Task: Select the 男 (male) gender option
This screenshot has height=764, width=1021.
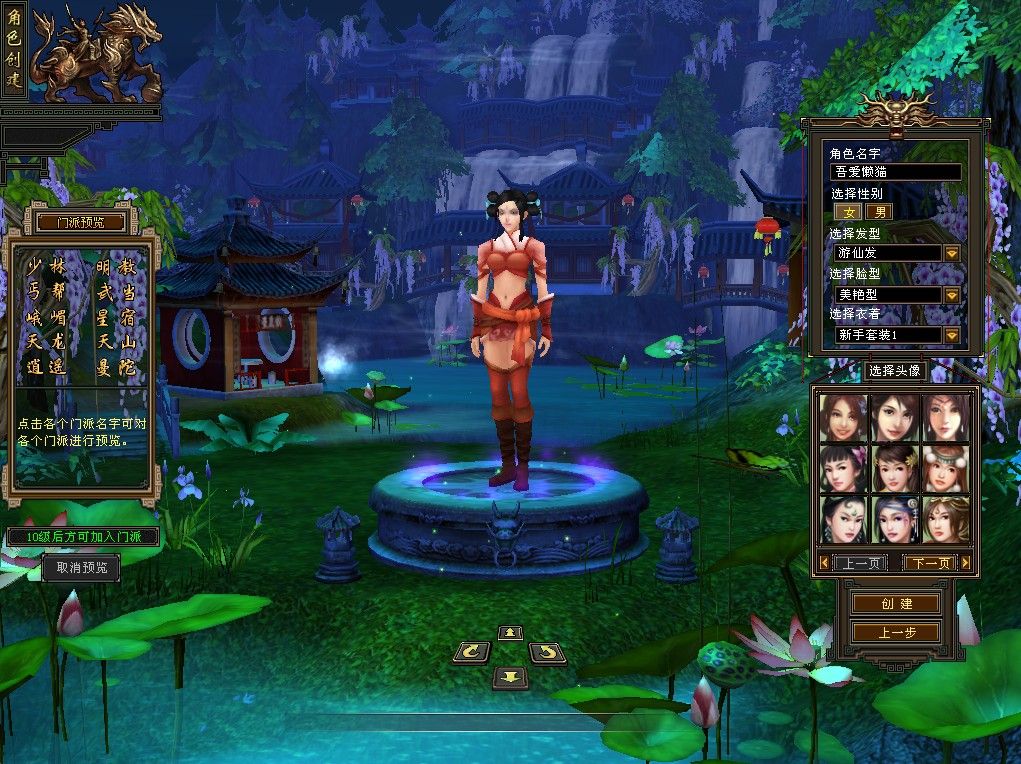Action: (x=881, y=212)
